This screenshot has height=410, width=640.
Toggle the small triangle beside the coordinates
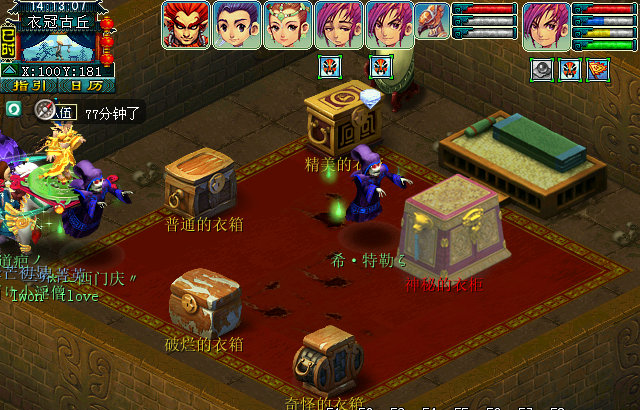coord(9,71)
